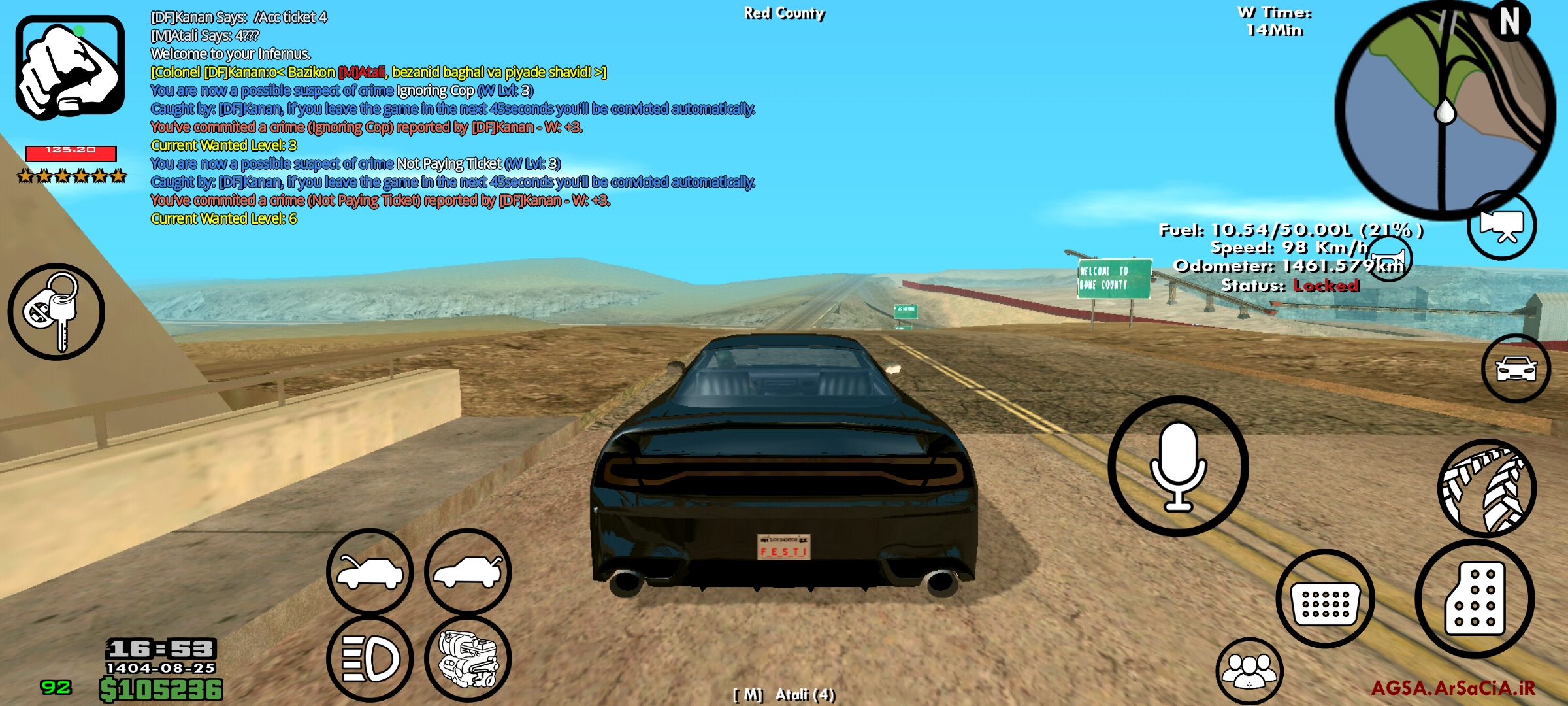Tap the brake pedal button

tap(1325, 599)
